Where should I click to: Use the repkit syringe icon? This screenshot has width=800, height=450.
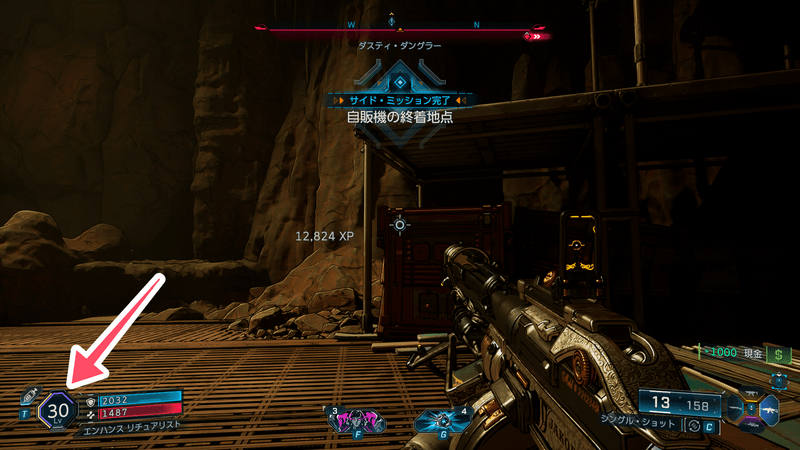coord(29,393)
